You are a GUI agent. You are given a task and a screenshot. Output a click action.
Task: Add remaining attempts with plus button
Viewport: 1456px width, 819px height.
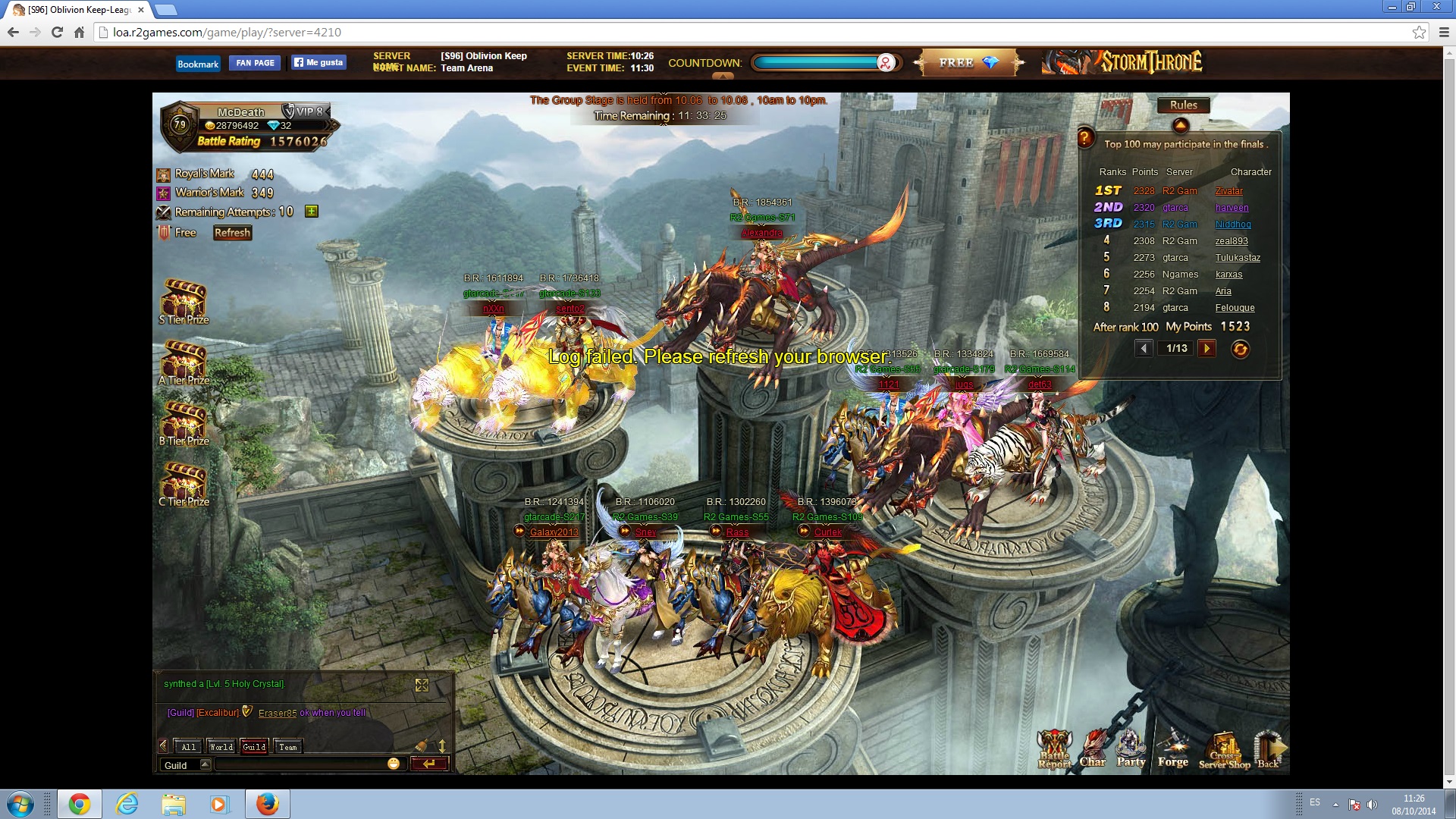click(311, 212)
